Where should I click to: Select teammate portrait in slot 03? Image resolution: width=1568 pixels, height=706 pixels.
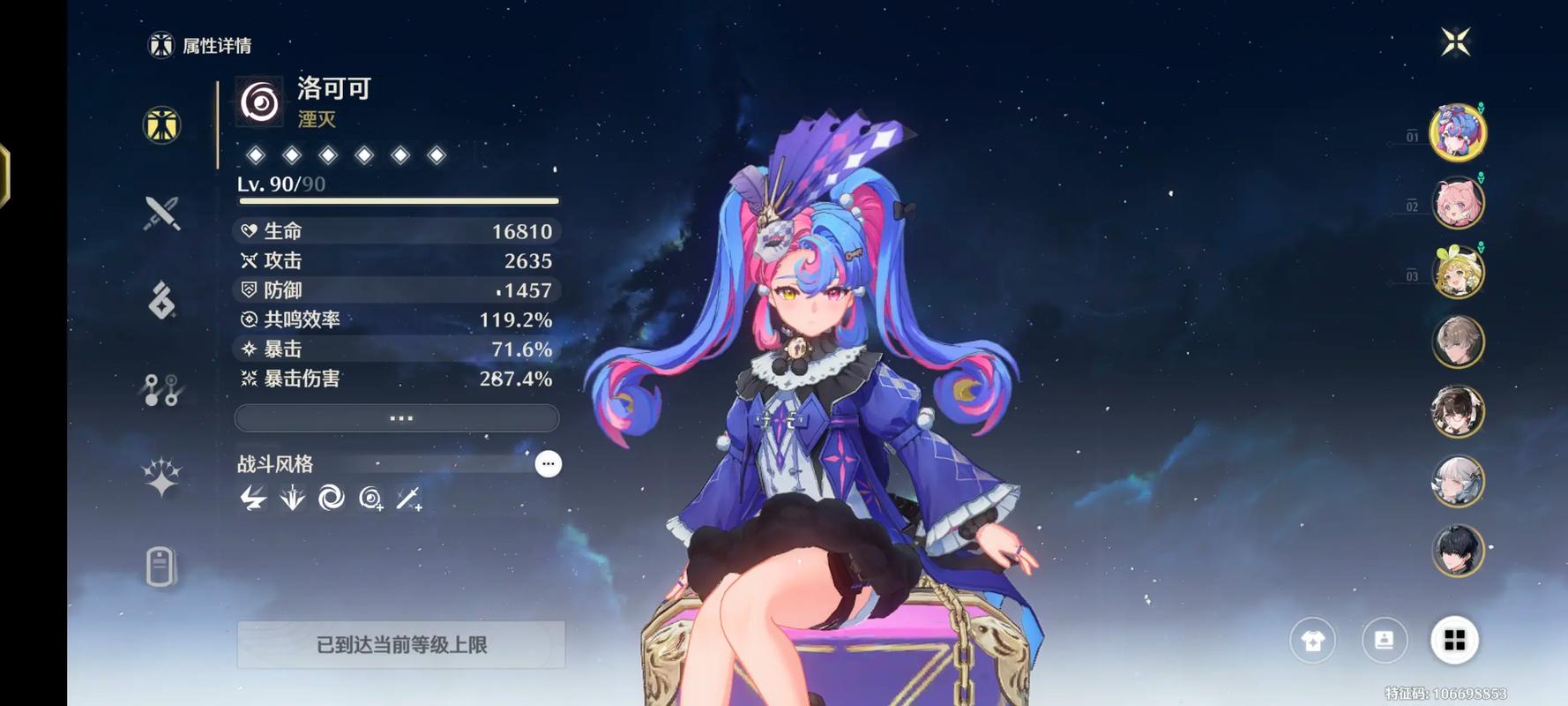[x=1457, y=272]
